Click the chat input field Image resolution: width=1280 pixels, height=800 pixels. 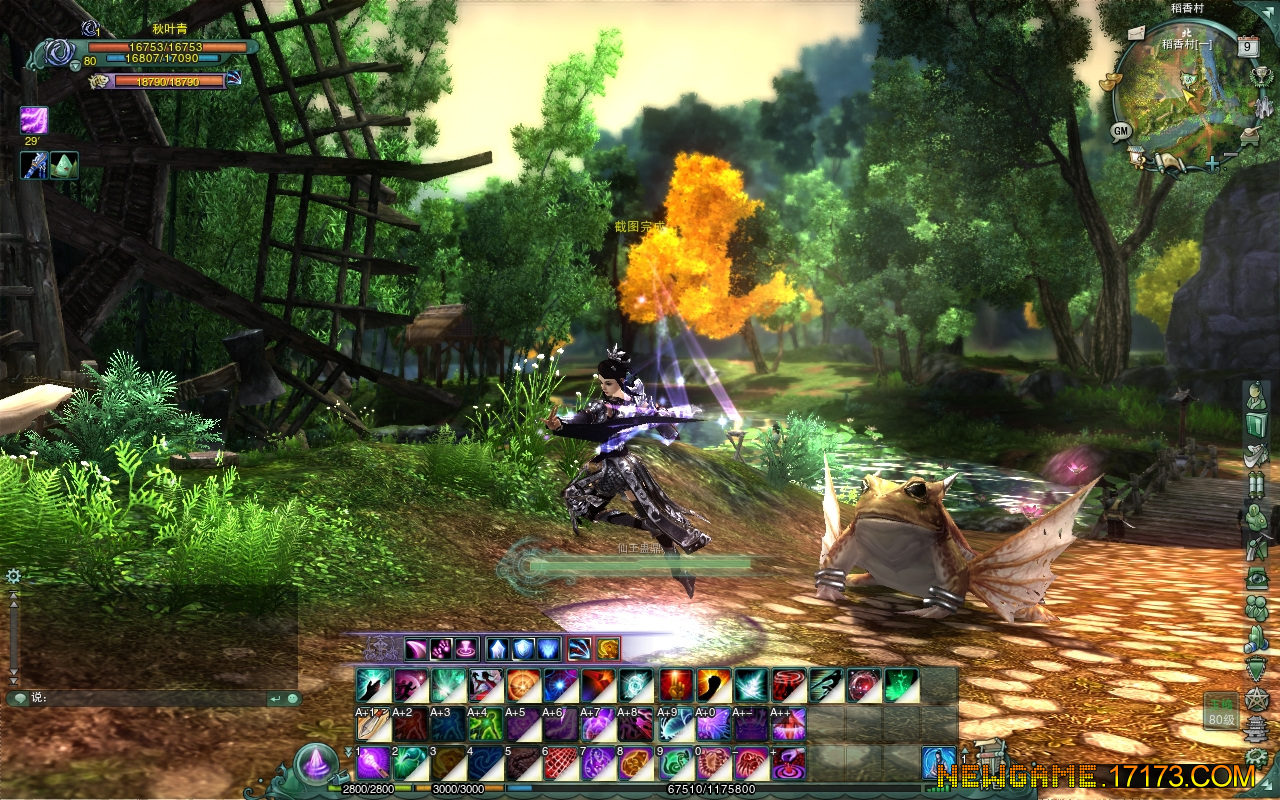(150, 698)
